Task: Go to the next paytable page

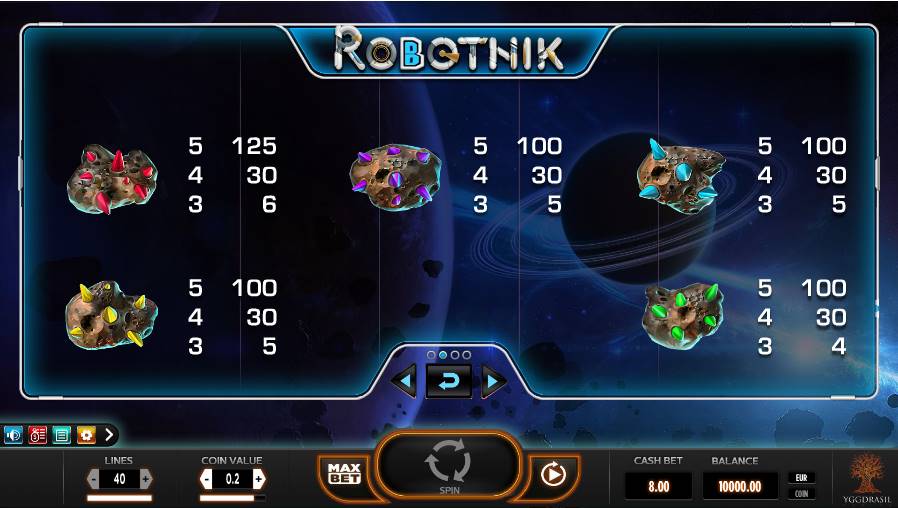Action: click(493, 380)
